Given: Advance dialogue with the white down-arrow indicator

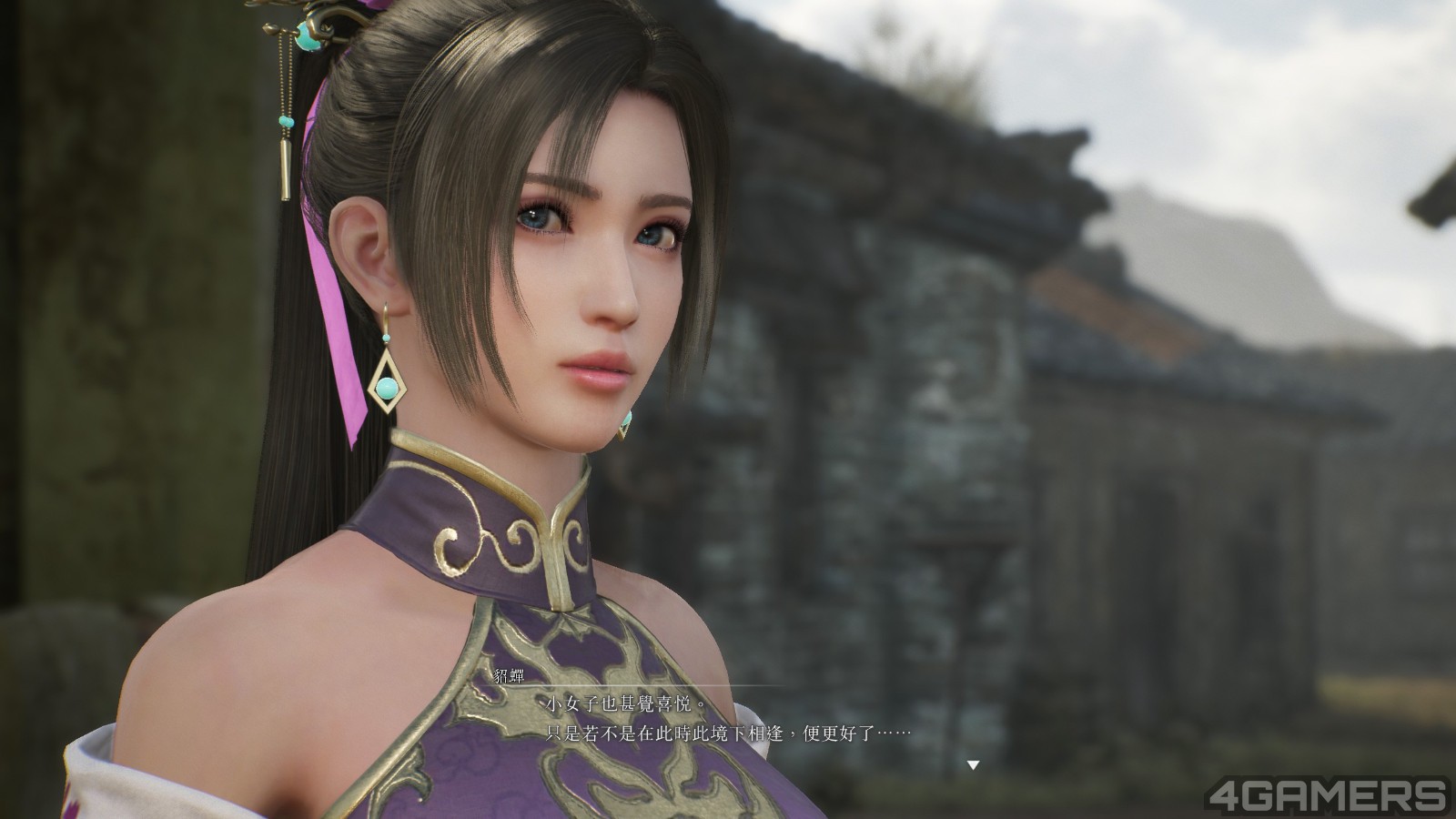Looking at the screenshot, I should (x=973, y=765).
